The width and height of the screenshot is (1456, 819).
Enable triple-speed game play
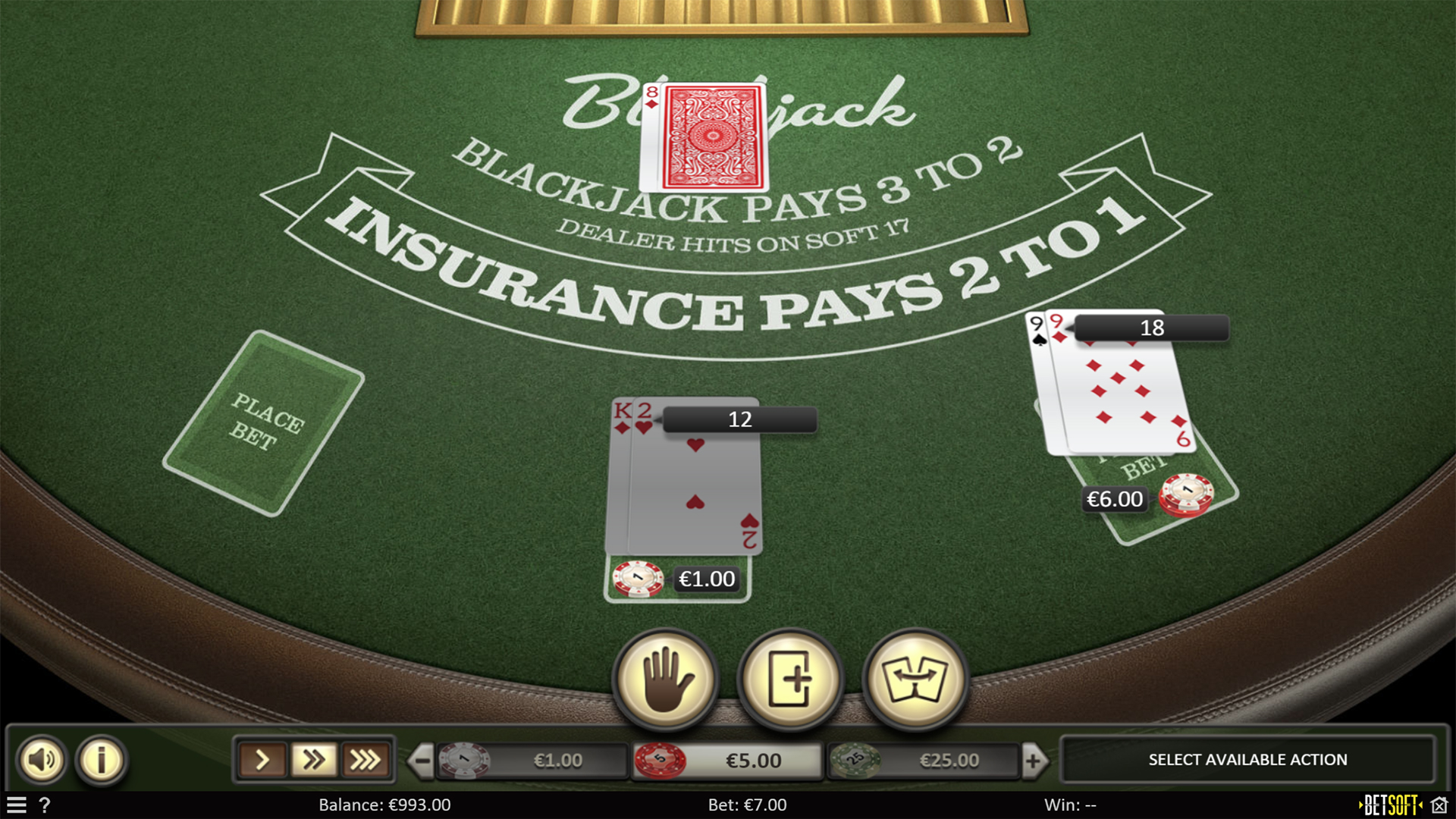coord(366,759)
